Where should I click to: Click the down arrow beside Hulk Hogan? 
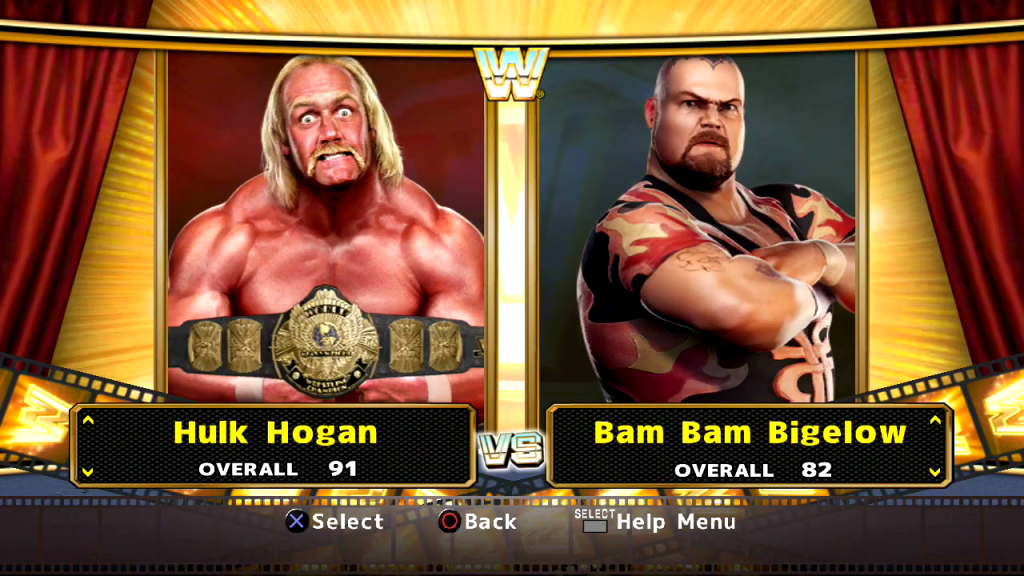88,471
